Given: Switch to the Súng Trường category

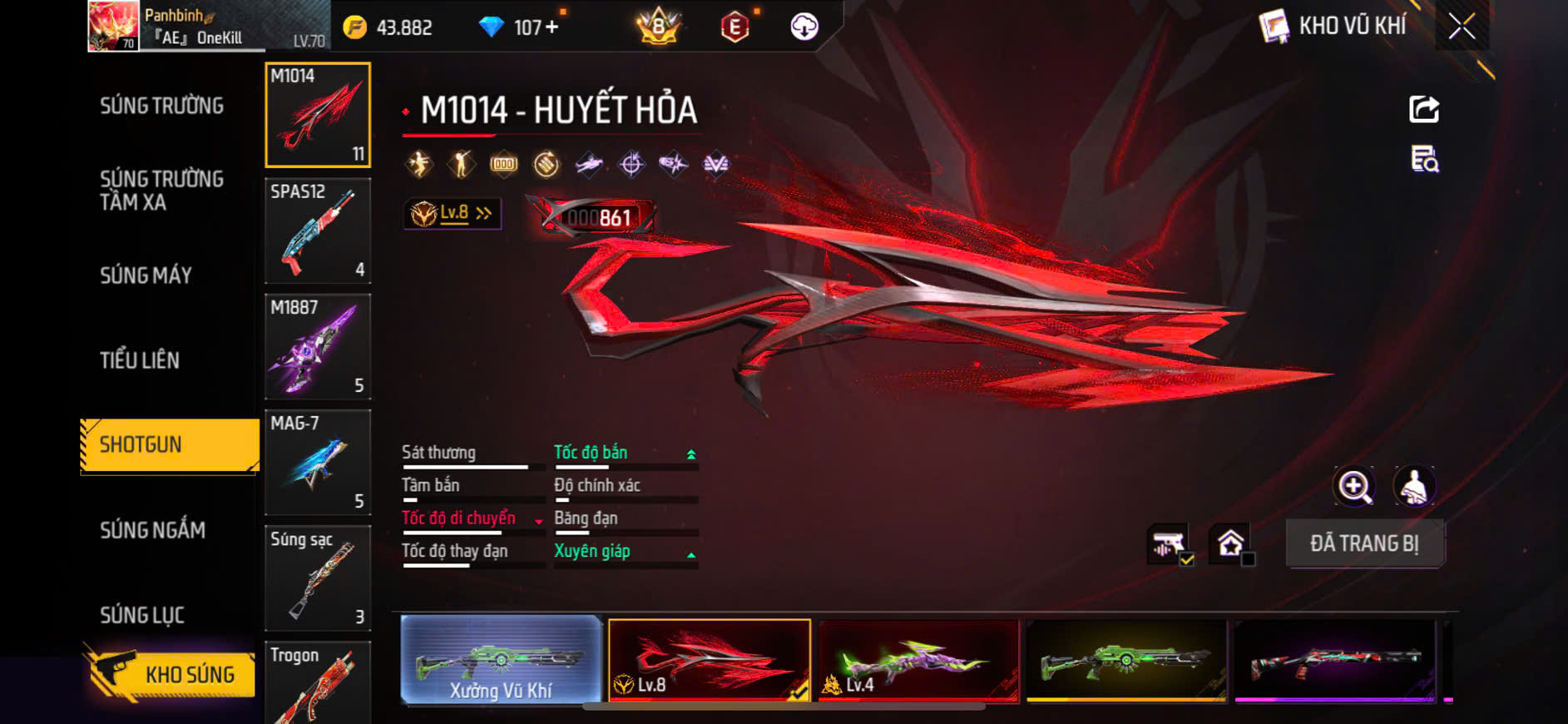Looking at the screenshot, I should (161, 106).
